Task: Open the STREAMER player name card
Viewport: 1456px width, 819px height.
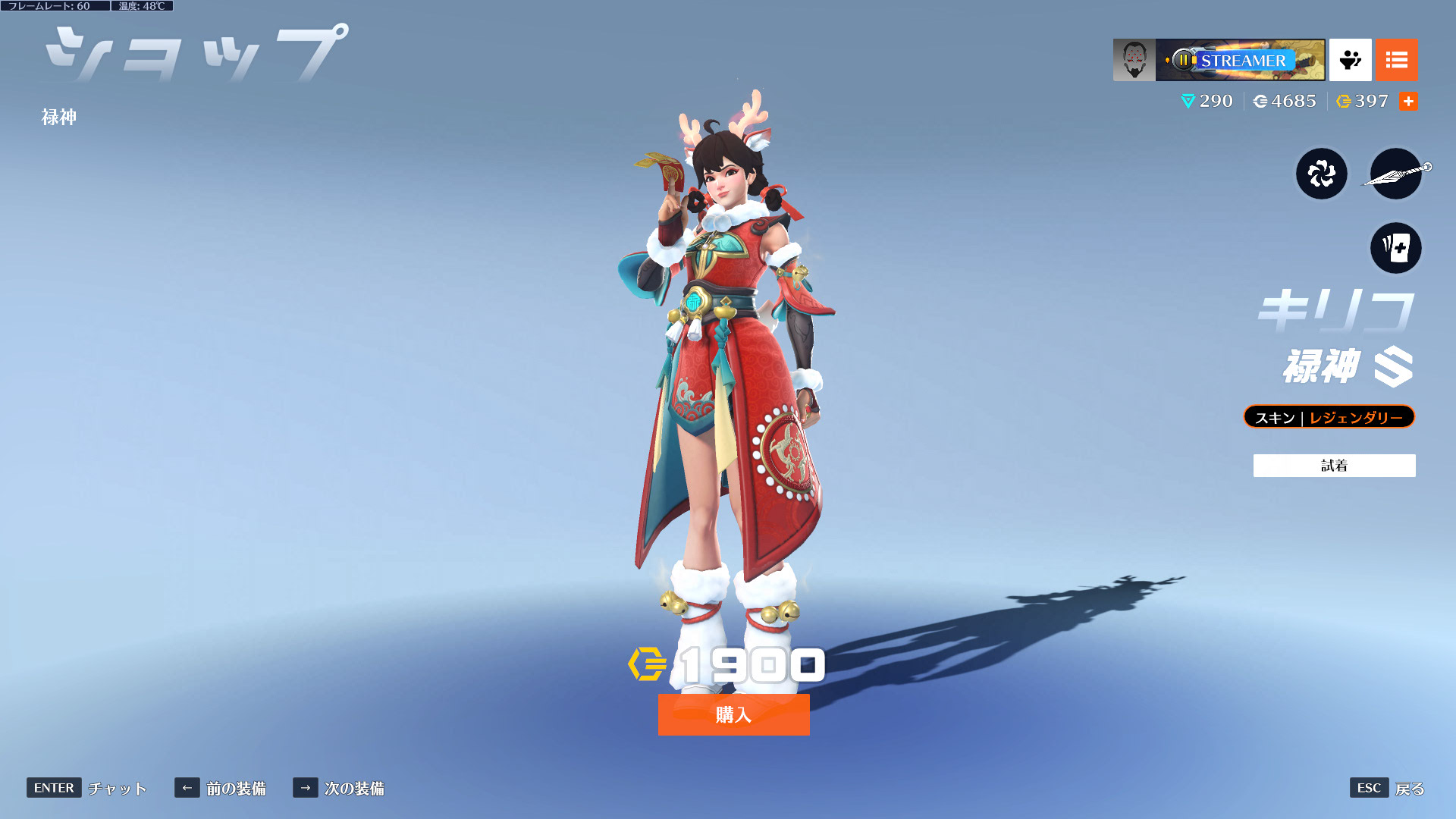Action: coord(1240,60)
